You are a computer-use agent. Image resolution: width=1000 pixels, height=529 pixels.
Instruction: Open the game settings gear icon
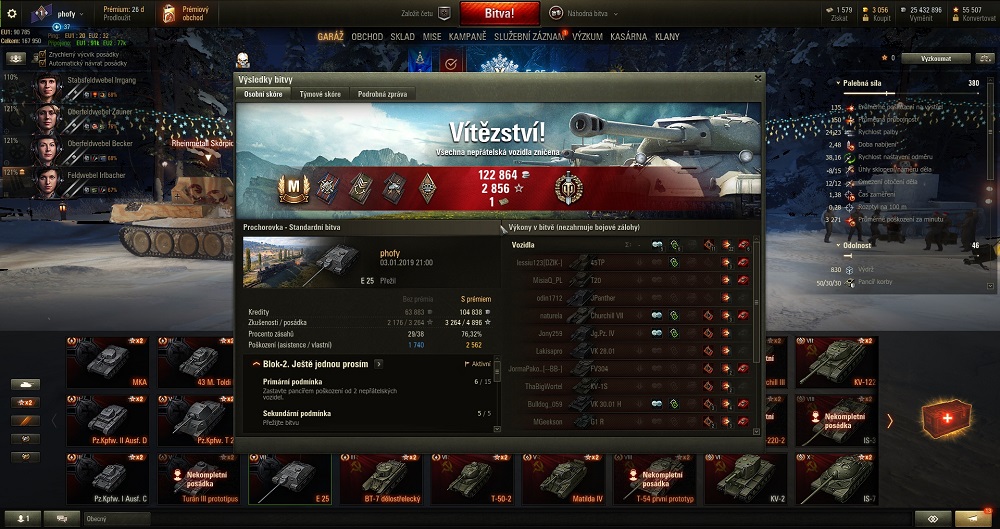pyautogui.click(x=12, y=14)
